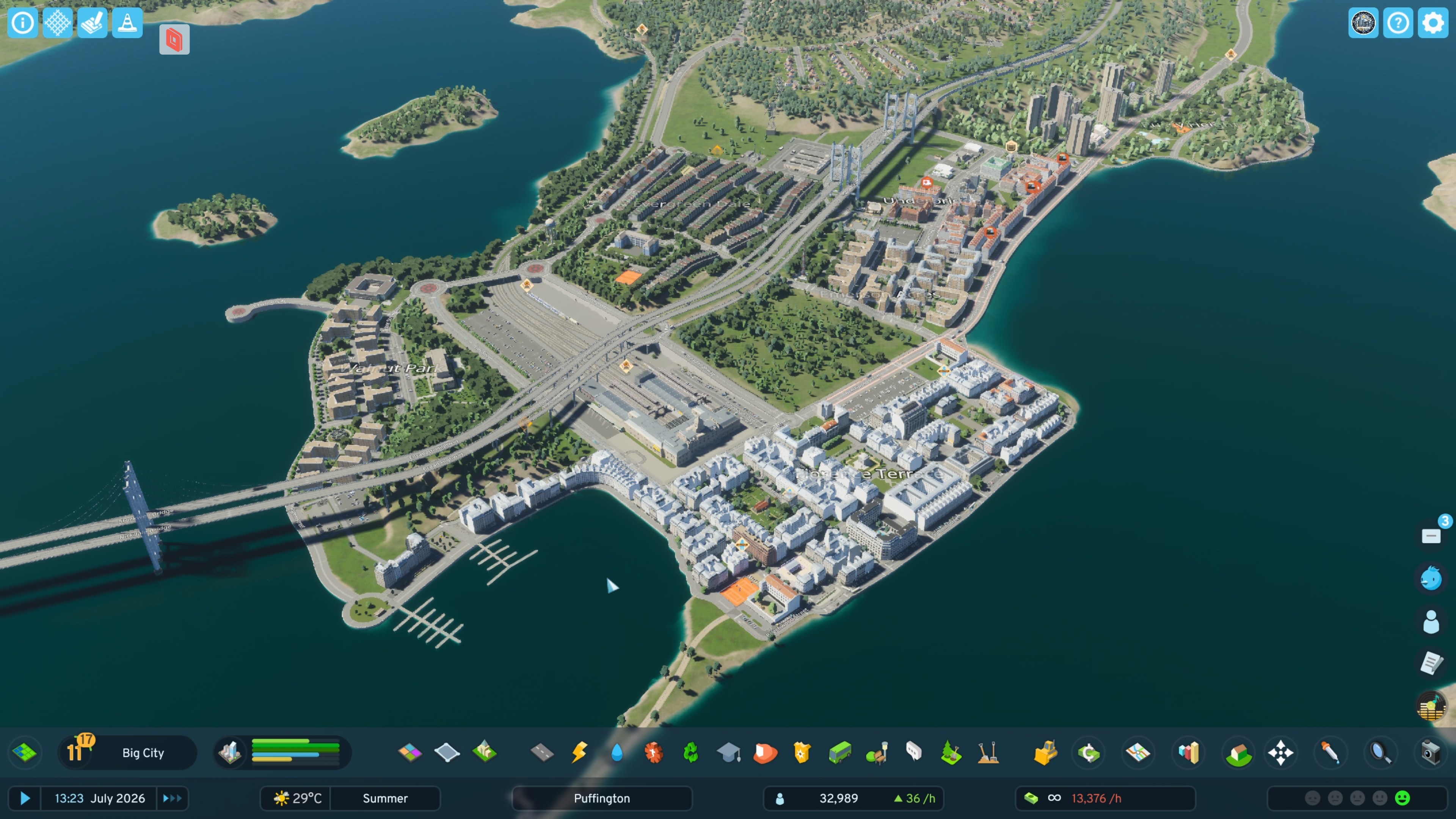This screenshot has height=819, width=1456.
Task: Choose the Zones colored tiles menu
Action: (410, 752)
